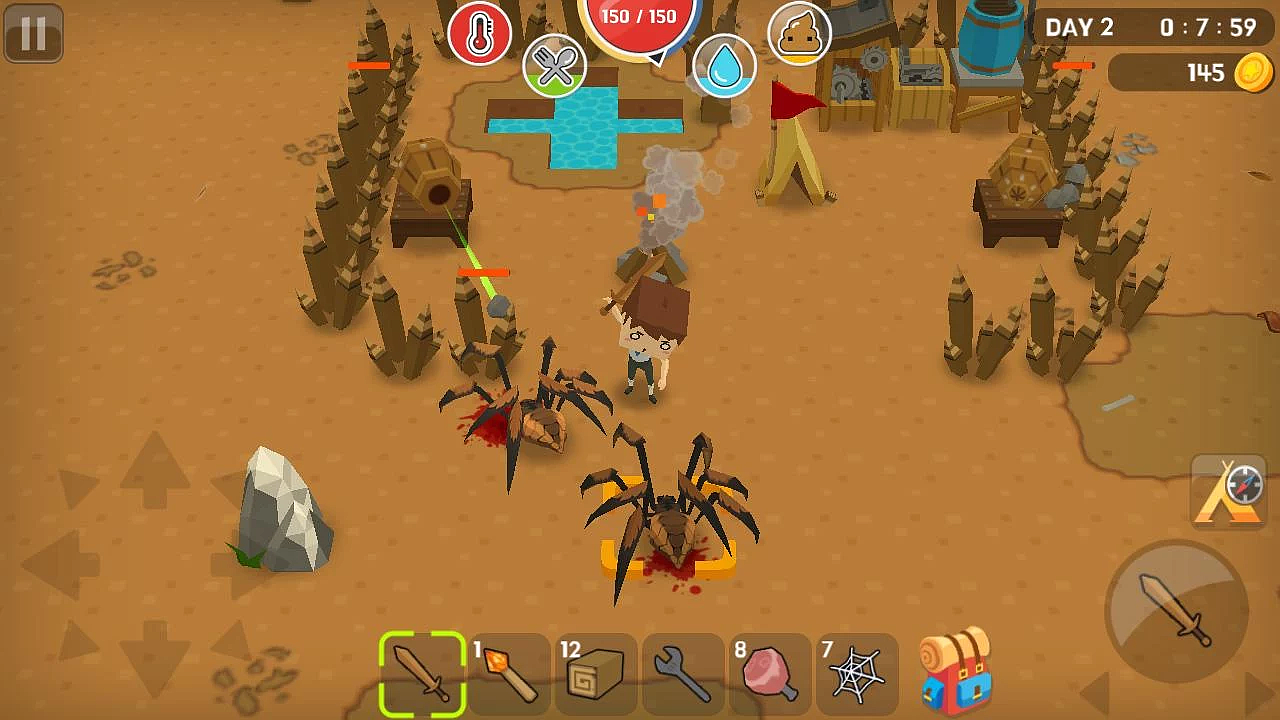Open the hunger status icon
1280x720 pixels.
[x=555, y=64]
